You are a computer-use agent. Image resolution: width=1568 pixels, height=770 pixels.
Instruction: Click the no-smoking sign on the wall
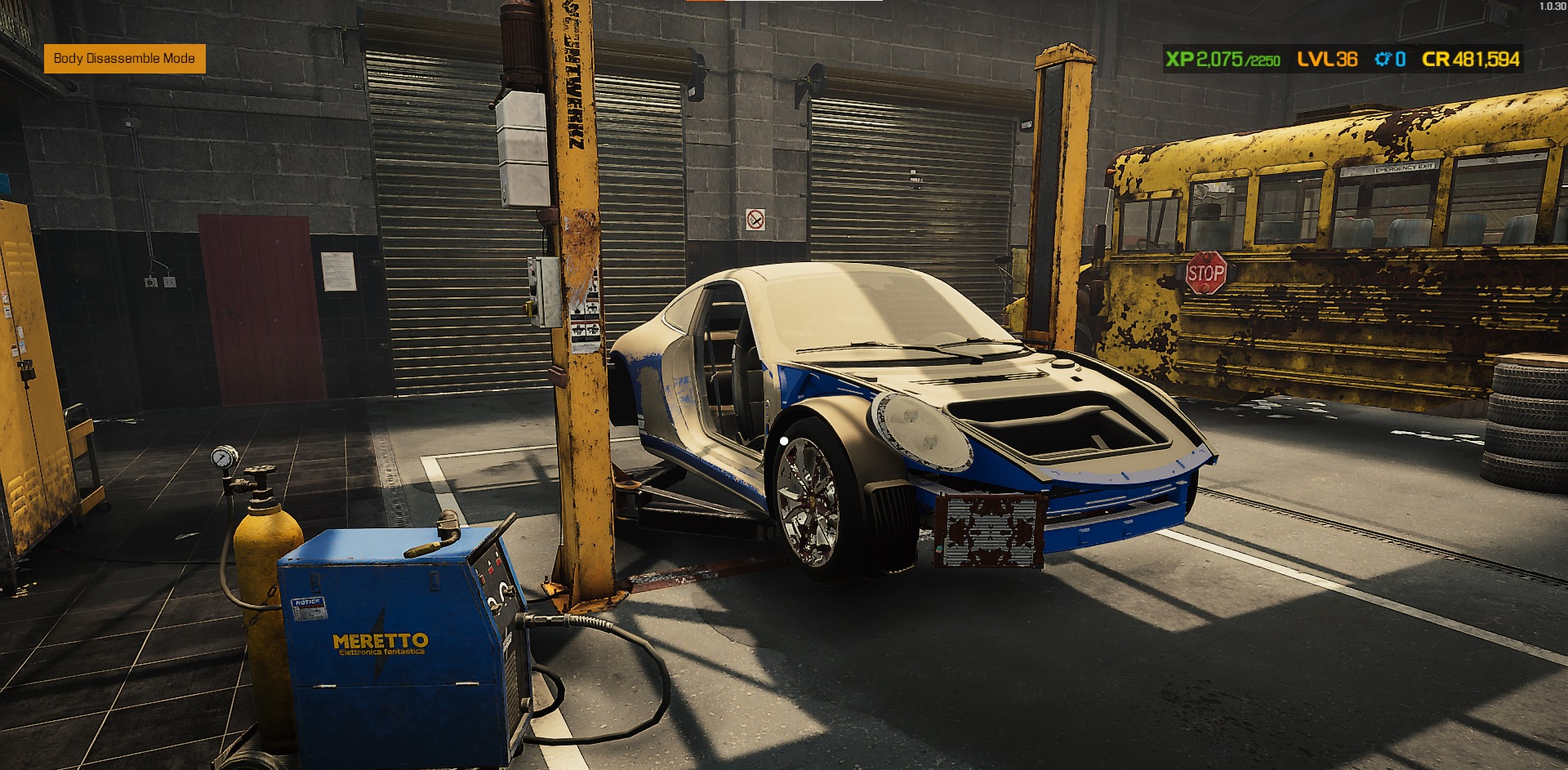coord(755,221)
